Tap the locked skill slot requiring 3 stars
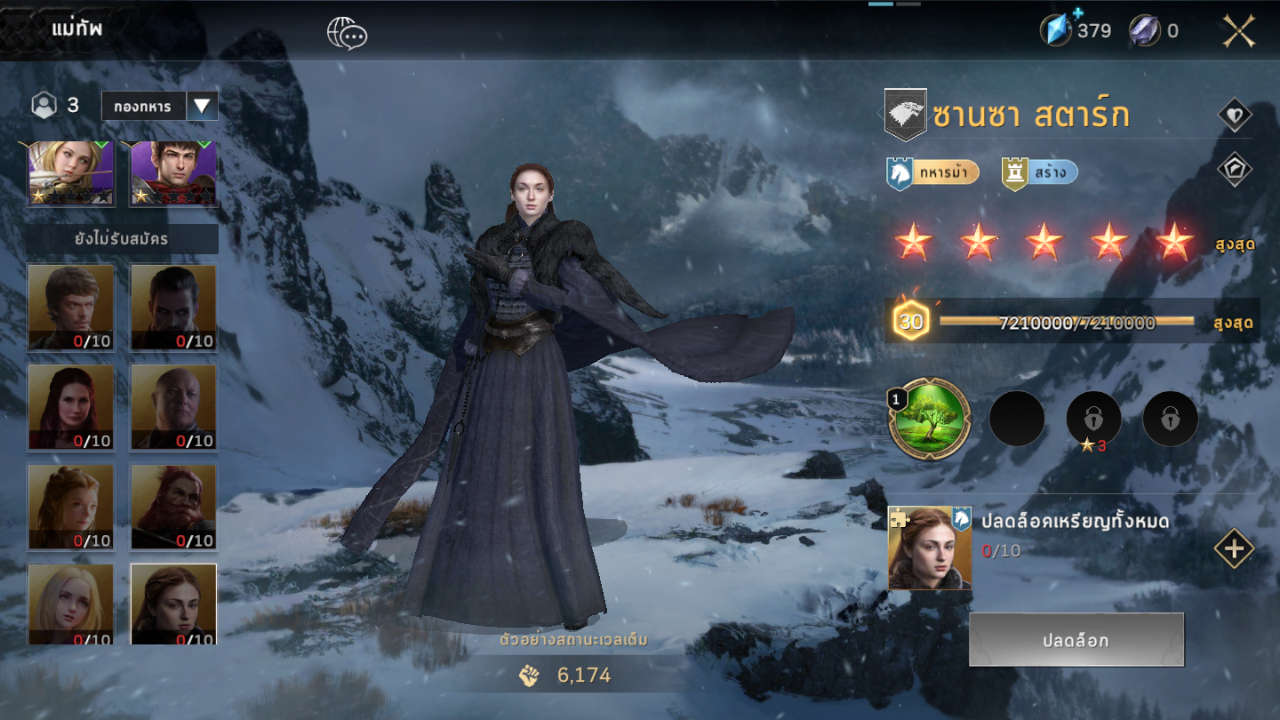This screenshot has width=1280, height=720. click(1094, 419)
